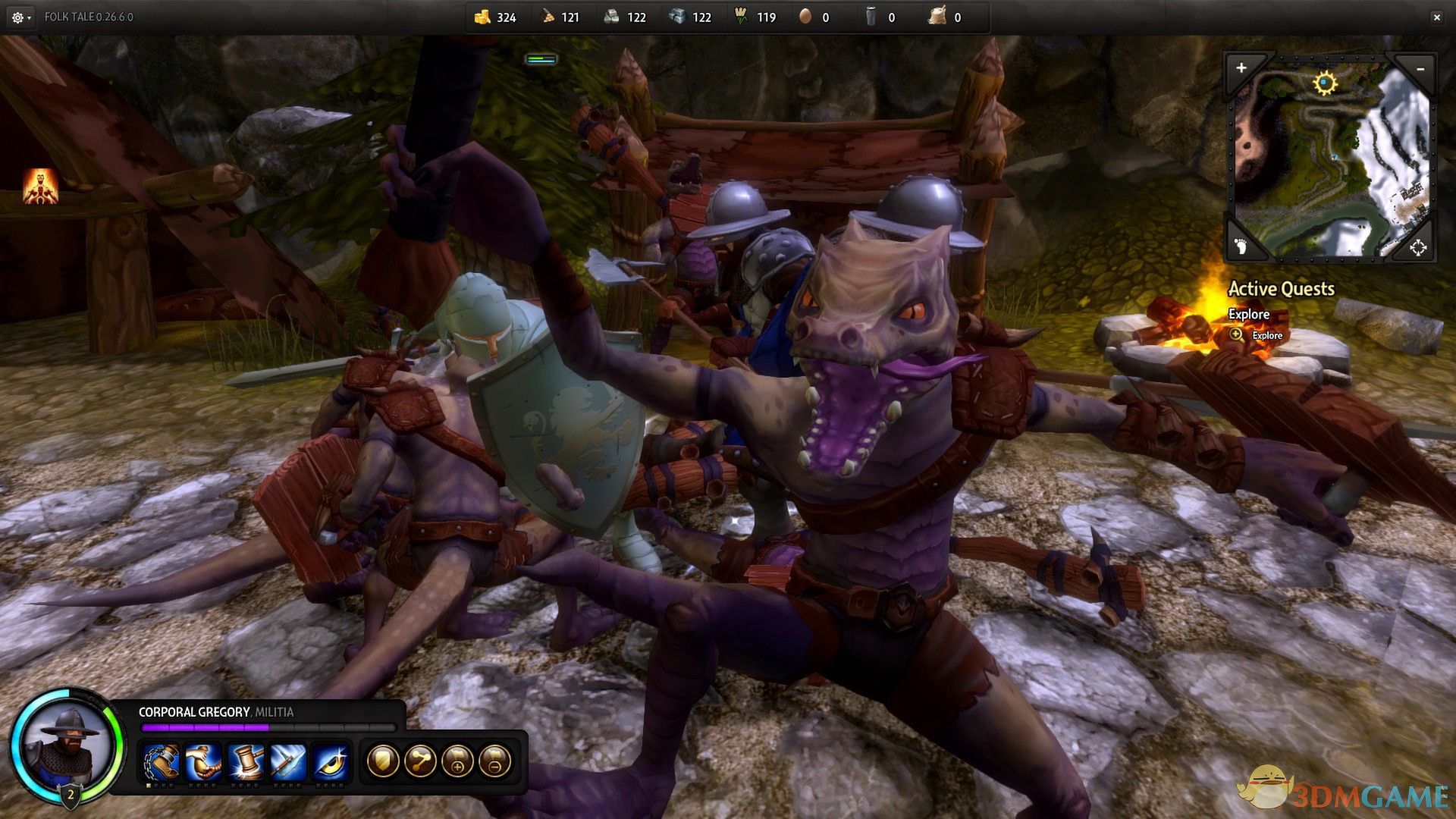Click the gold flag plus button

[x=457, y=761]
